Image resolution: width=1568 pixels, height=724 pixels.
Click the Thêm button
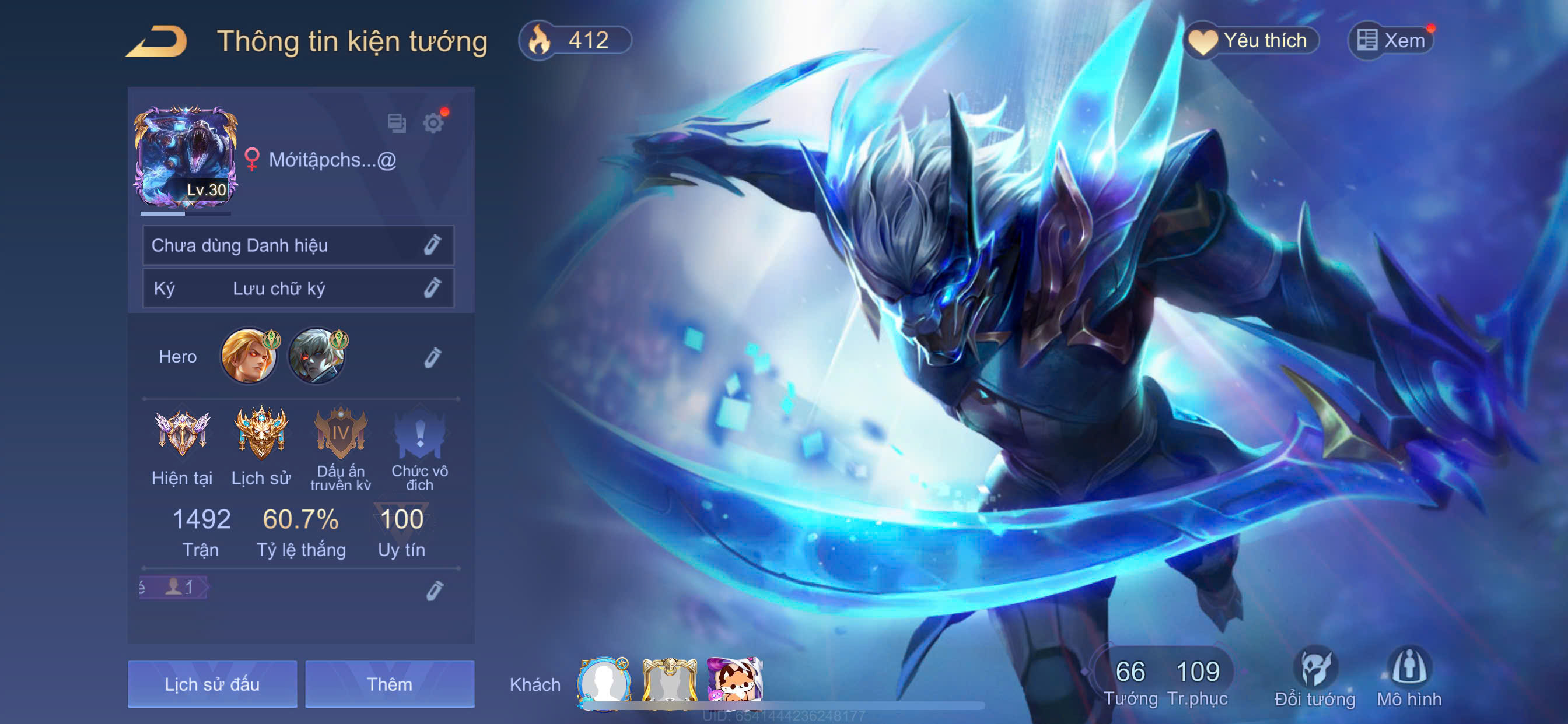point(390,684)
